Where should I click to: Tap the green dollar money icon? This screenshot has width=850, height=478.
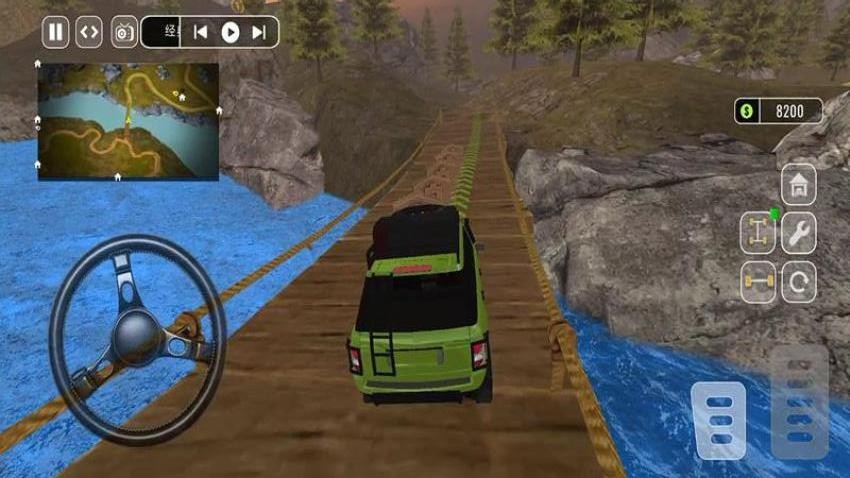pyautogui.click(x=746, y=111)
